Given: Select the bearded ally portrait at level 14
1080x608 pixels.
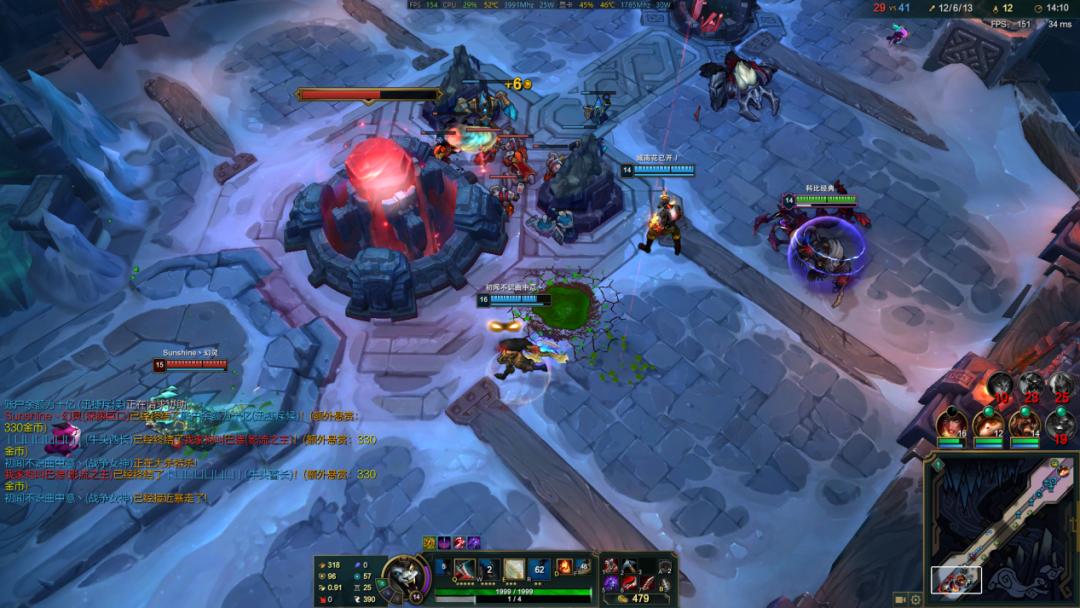Looking at the screenshot, I should (1023, 424).
